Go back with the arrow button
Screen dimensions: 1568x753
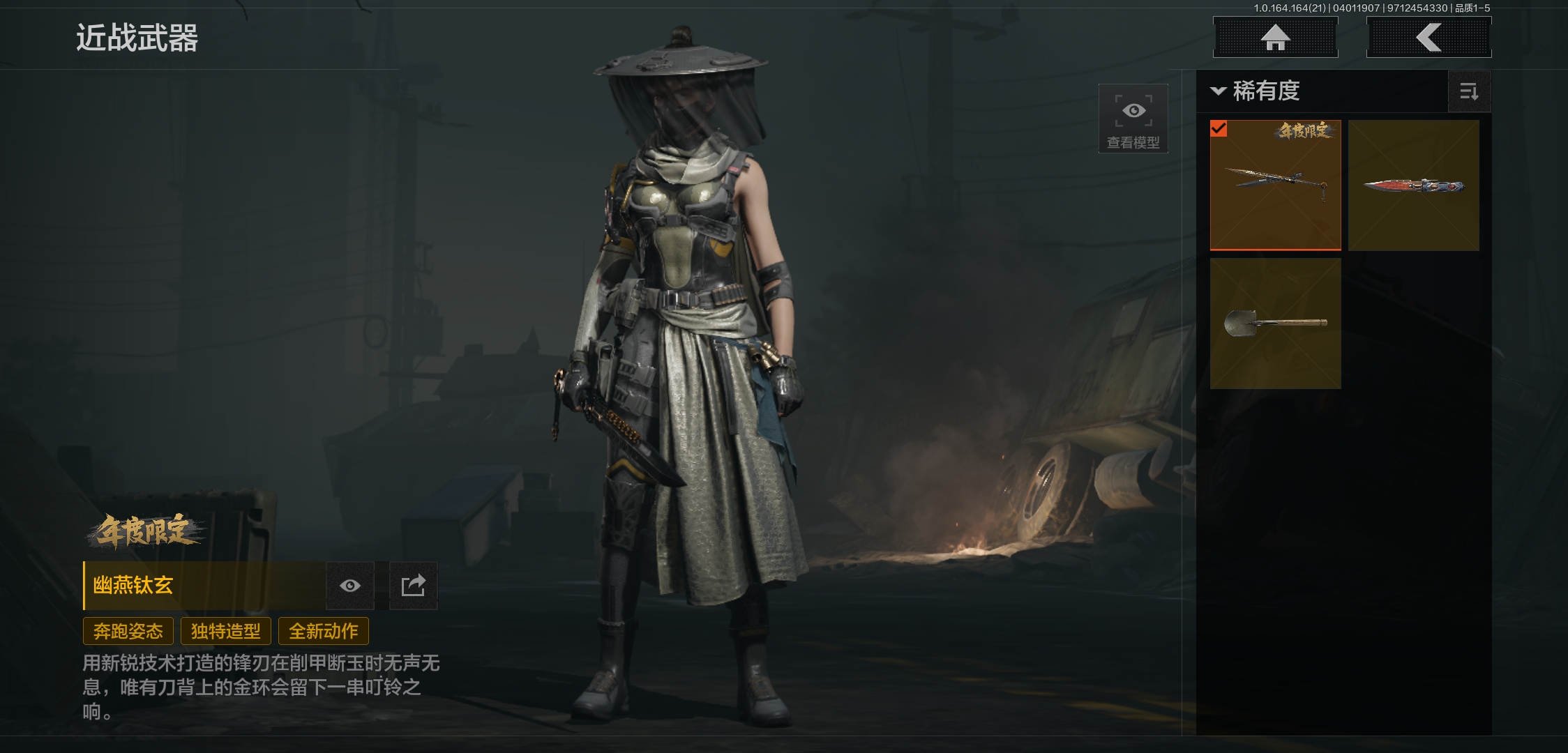click(1428, 38)
